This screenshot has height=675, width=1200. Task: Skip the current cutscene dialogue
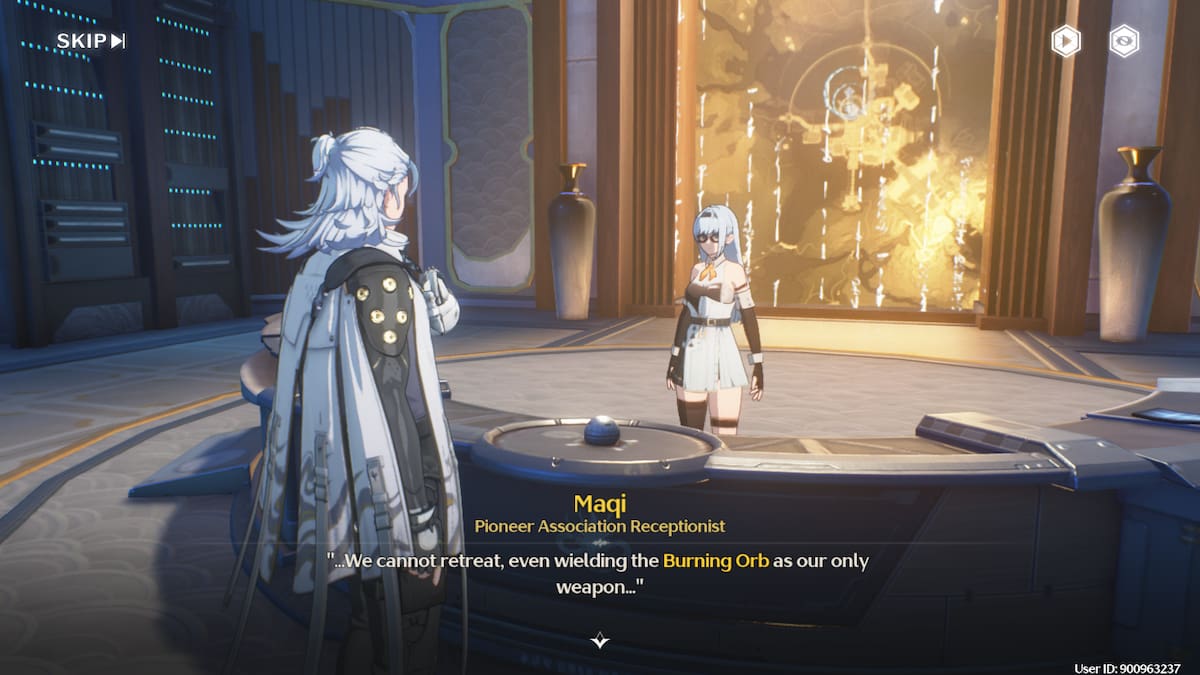tap(90, 41)
